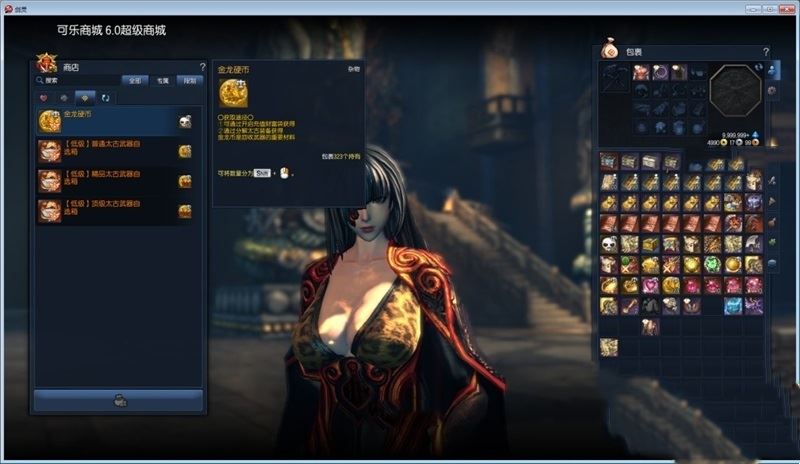
Task: Pick the 精品太古武器自选箱 shop entry
Action: [115, 181]
